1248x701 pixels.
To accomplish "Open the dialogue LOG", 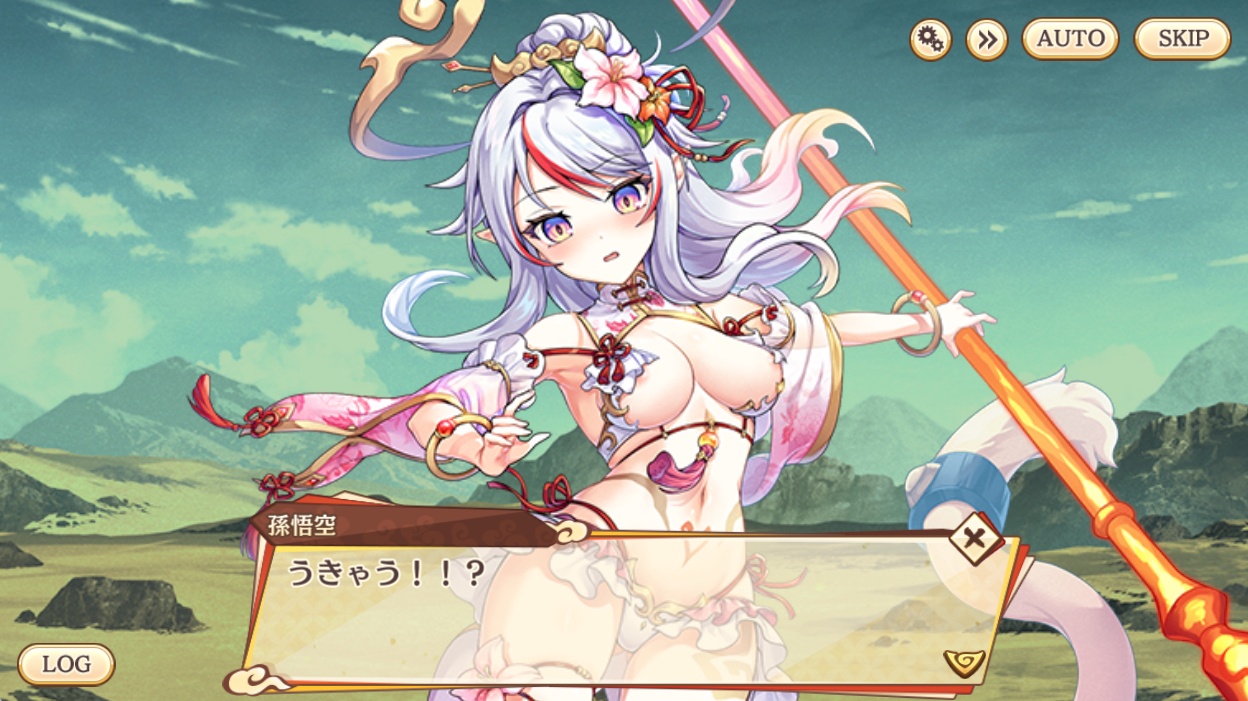I will click(66, 664).
